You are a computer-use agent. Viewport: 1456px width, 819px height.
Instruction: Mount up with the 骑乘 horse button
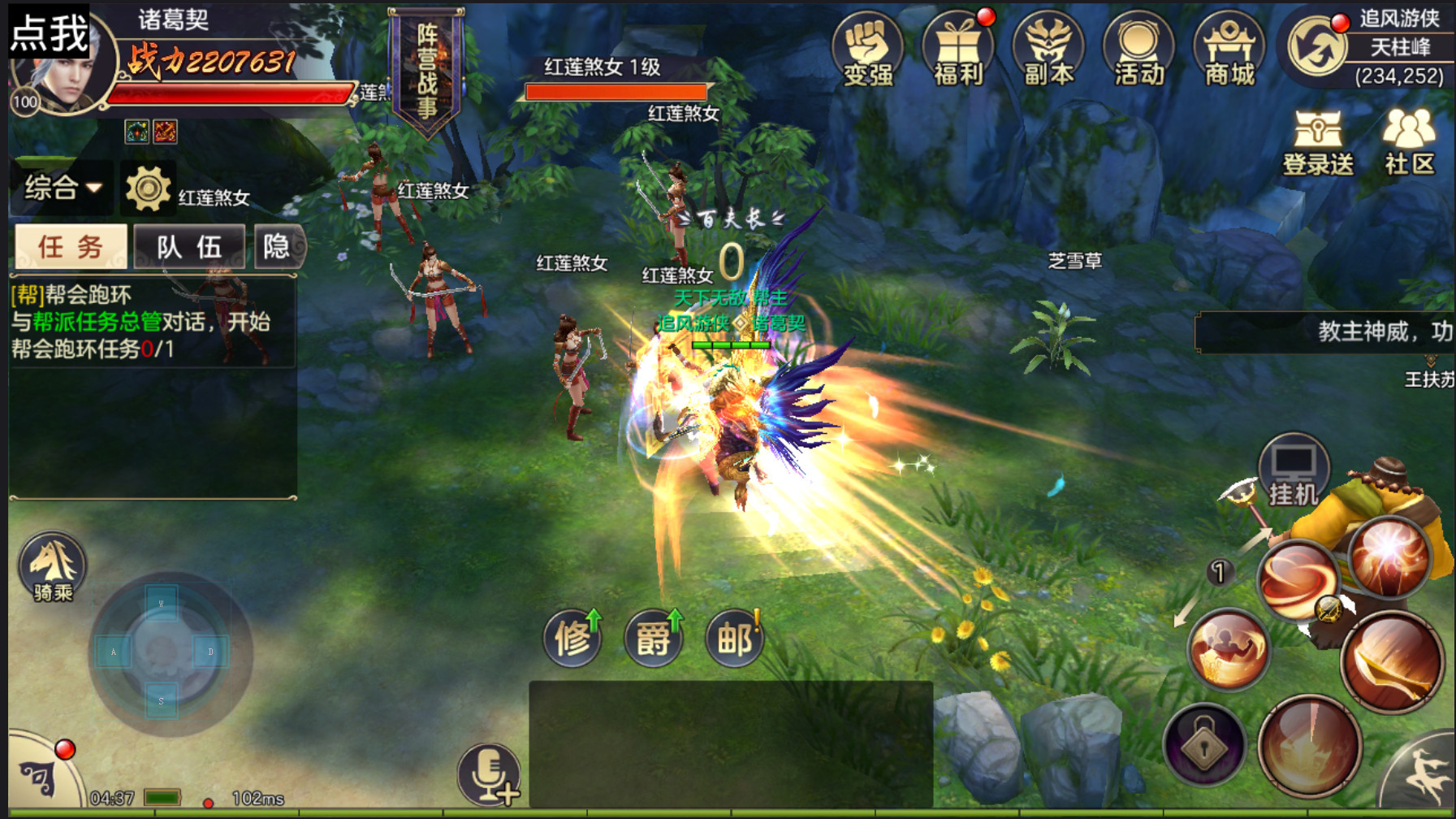[53, 567]
